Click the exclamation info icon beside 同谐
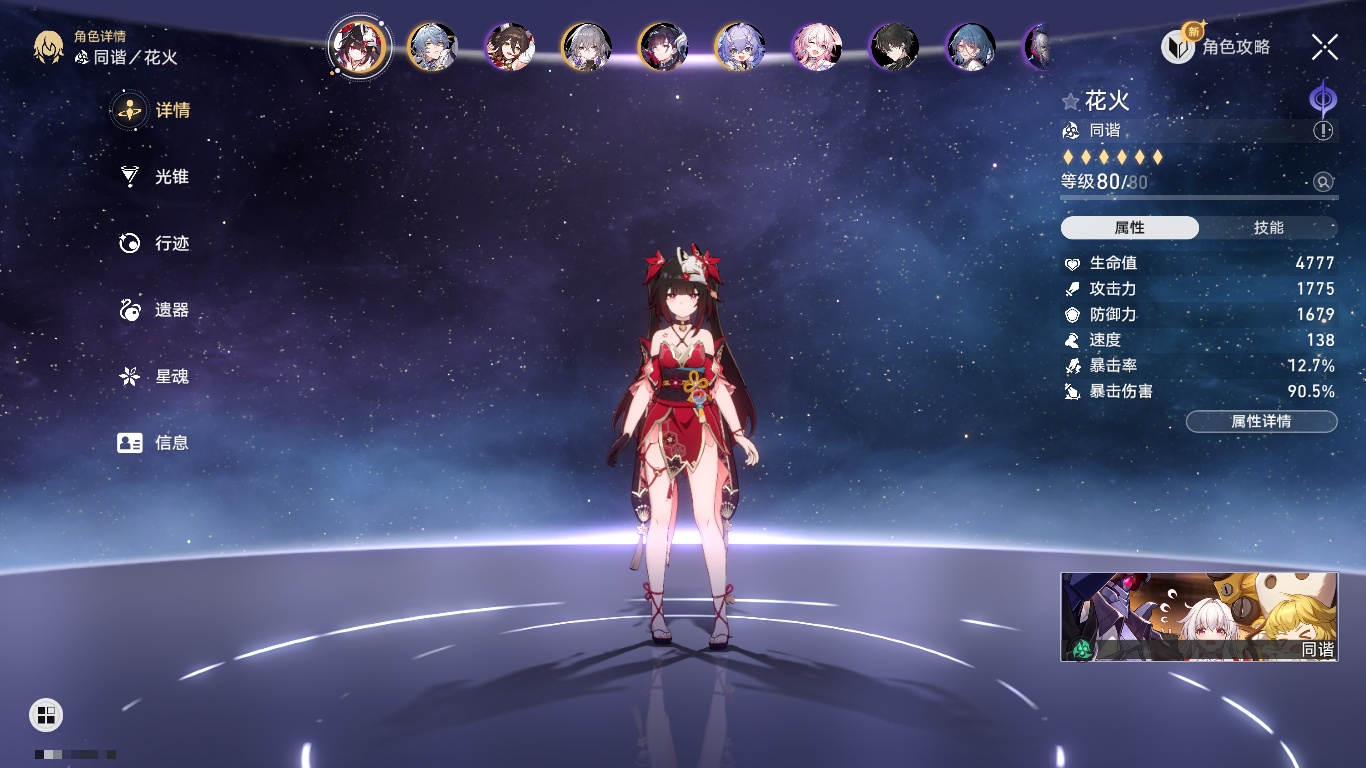This screenshot has height=768, width=1366. coord(1323,130)
